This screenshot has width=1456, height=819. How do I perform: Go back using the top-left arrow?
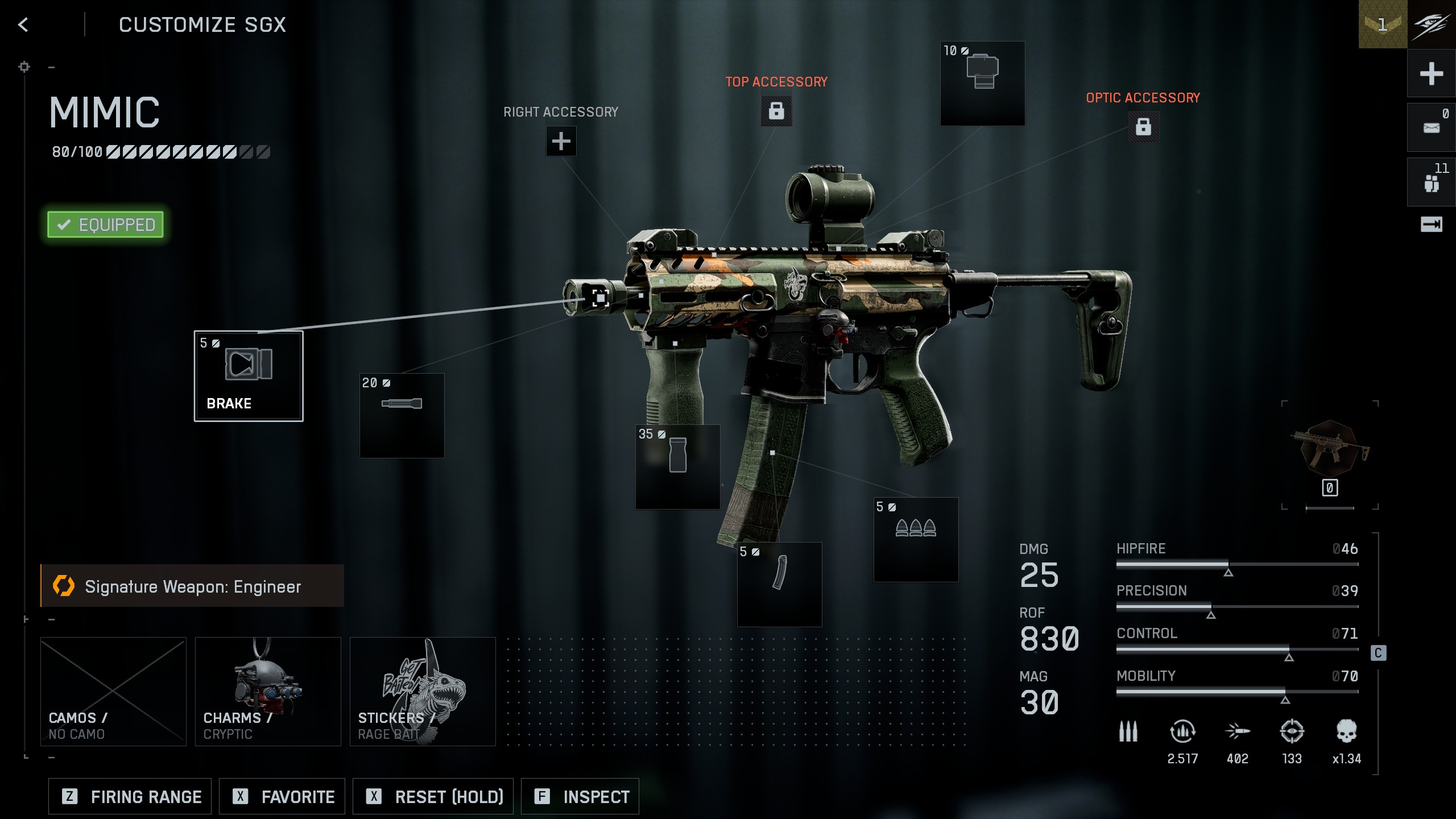click(23, 24)
